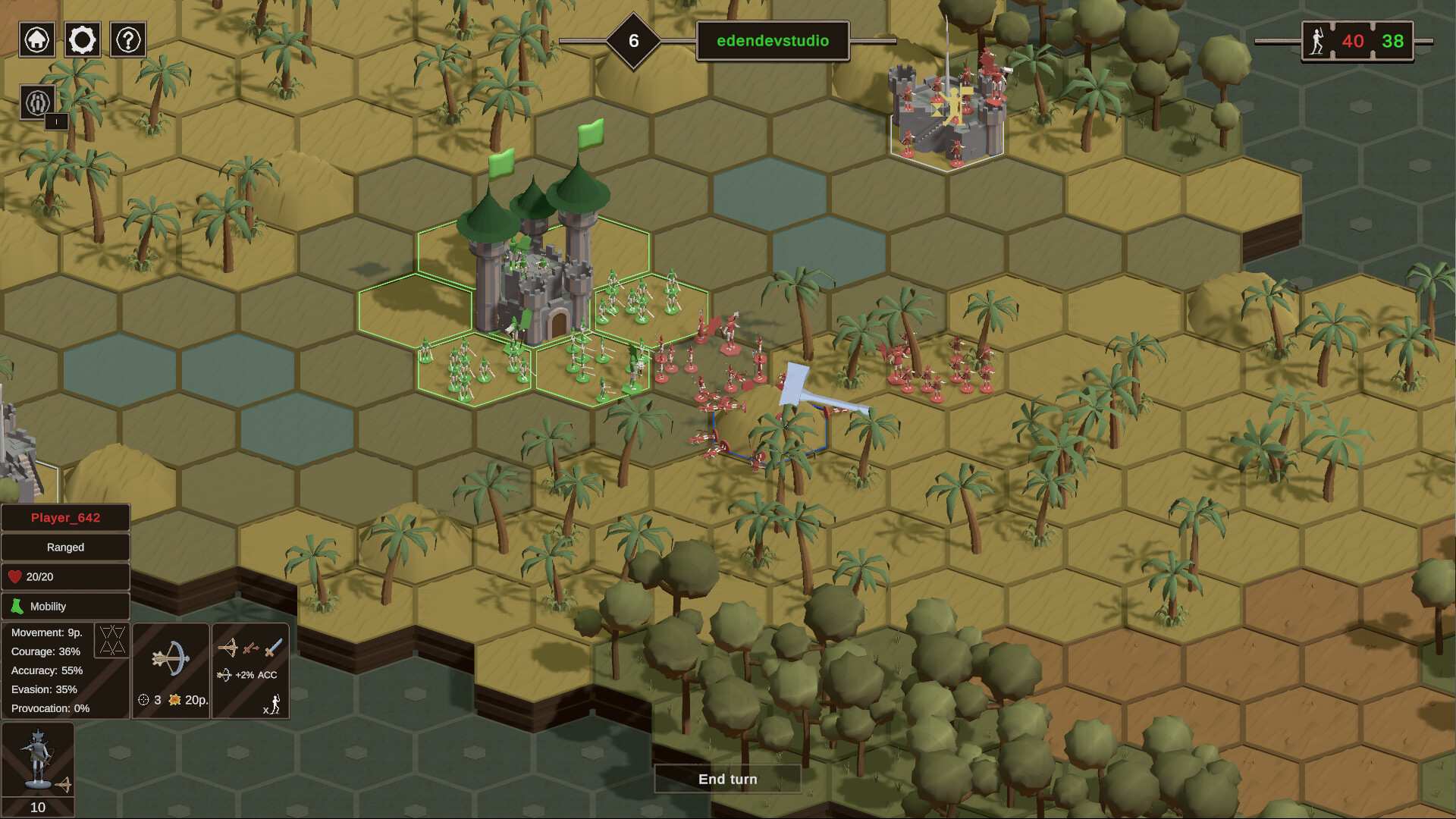Viewport: 1456px width, 819px height.
Task: Click the 20/20 health bar
Action: click(x=65, y=576)
